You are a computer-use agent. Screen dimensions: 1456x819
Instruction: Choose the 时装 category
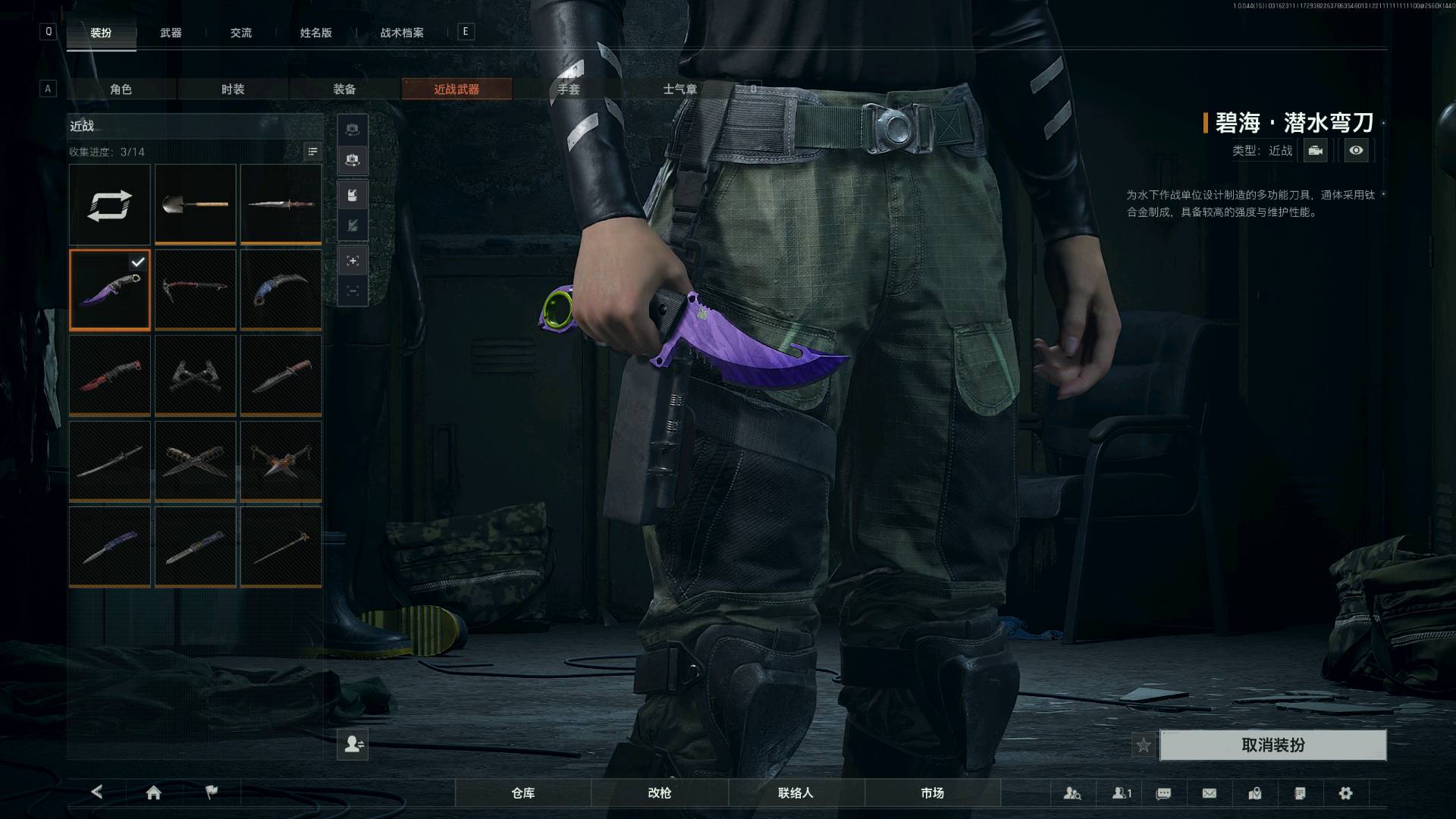[x=233, y=89]
